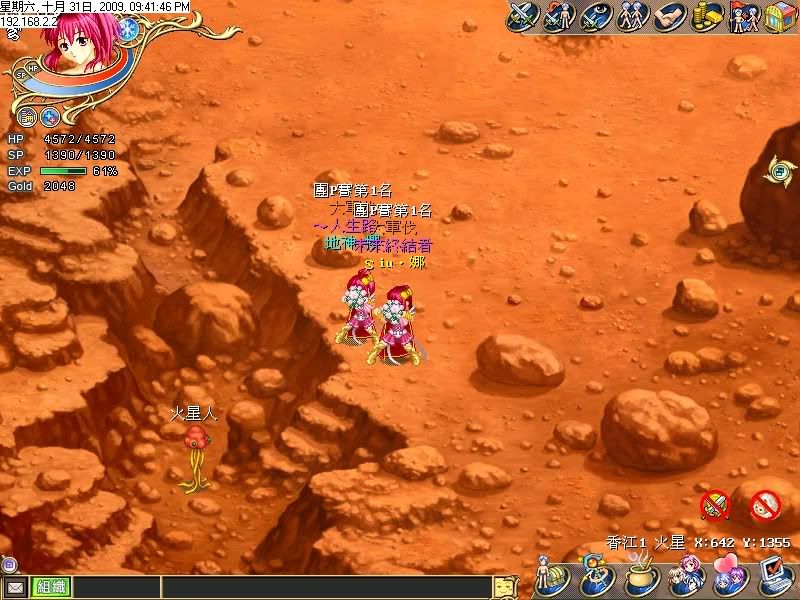
Task: Open the crossed swords combat icon
Action: coord(523,17)
